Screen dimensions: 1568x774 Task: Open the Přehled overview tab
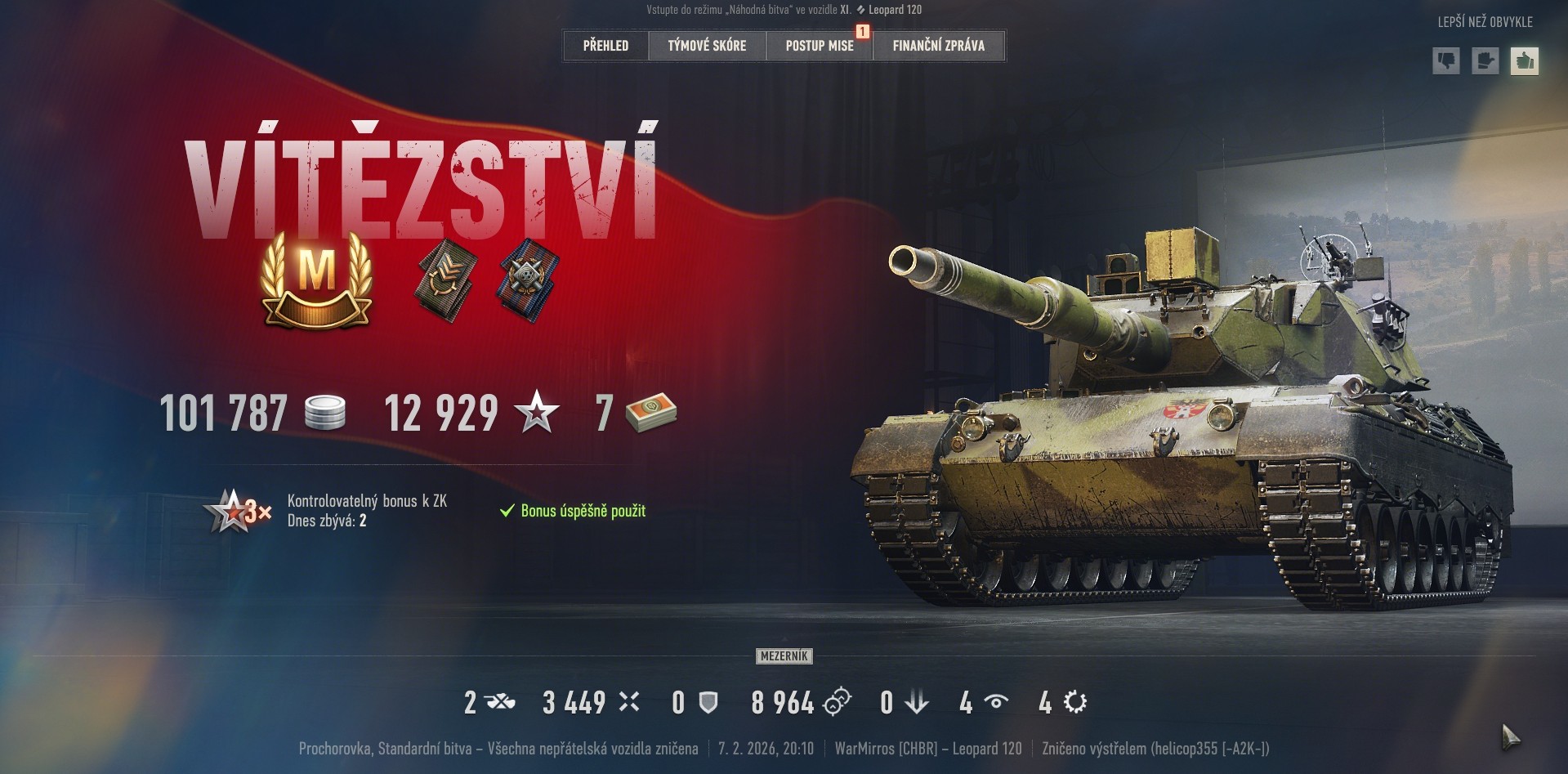click(605, 46)
